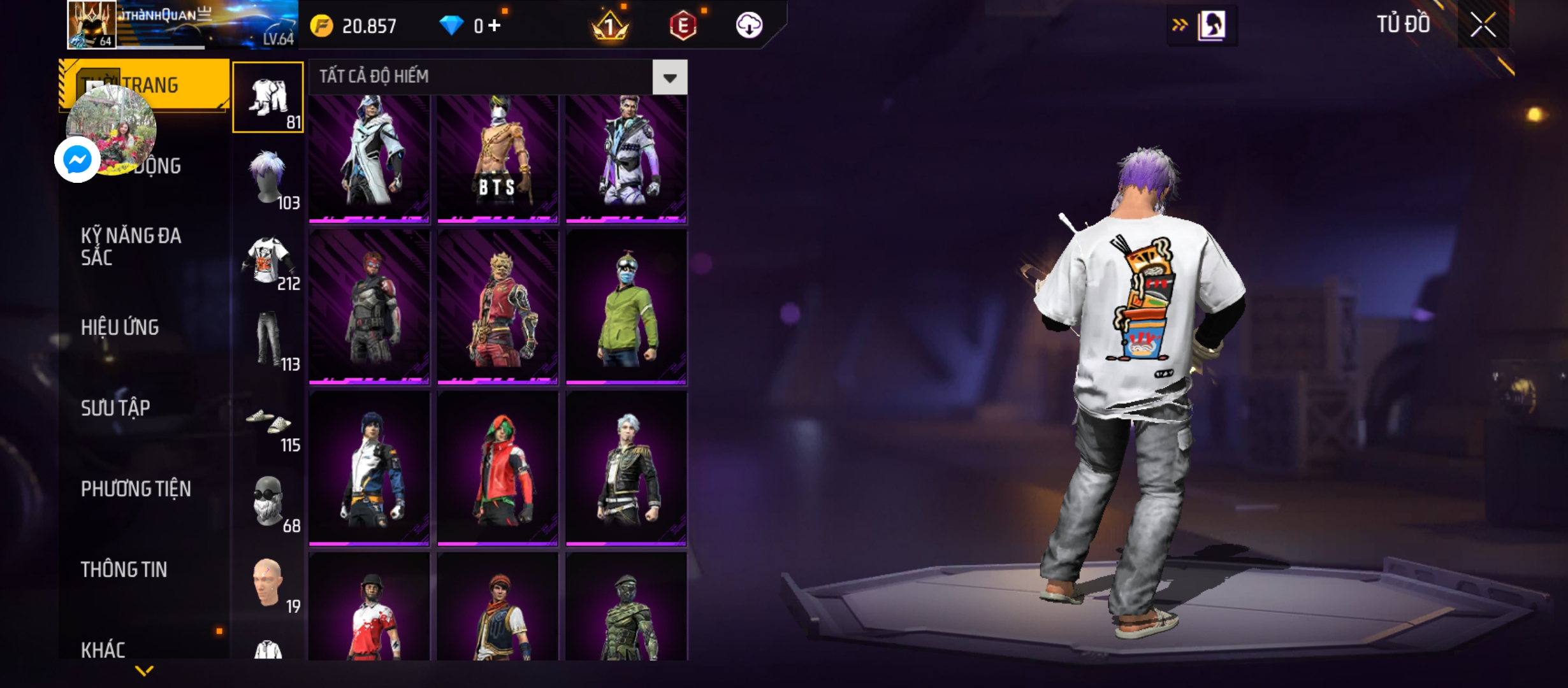Open the Thông Tin category
This screenshot has height=688, width=1568.
click(124, 570)
